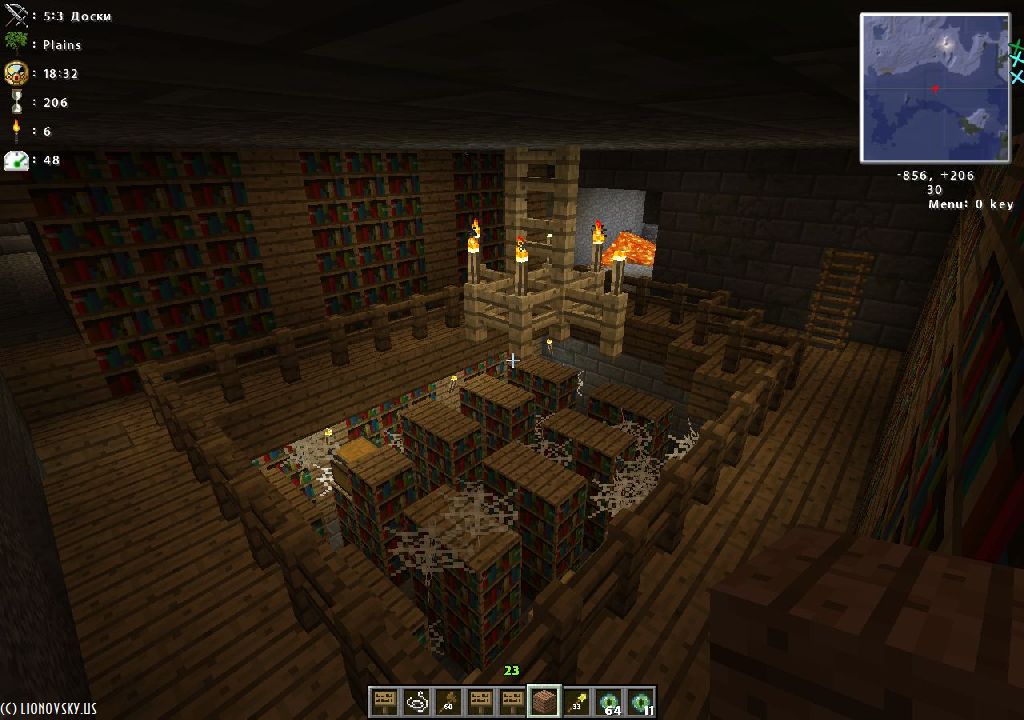The height and width of the screenshot is (720, 1024).
Task: Choose the wooden planks hotbar slot
Action: click(x=544, y=701)
